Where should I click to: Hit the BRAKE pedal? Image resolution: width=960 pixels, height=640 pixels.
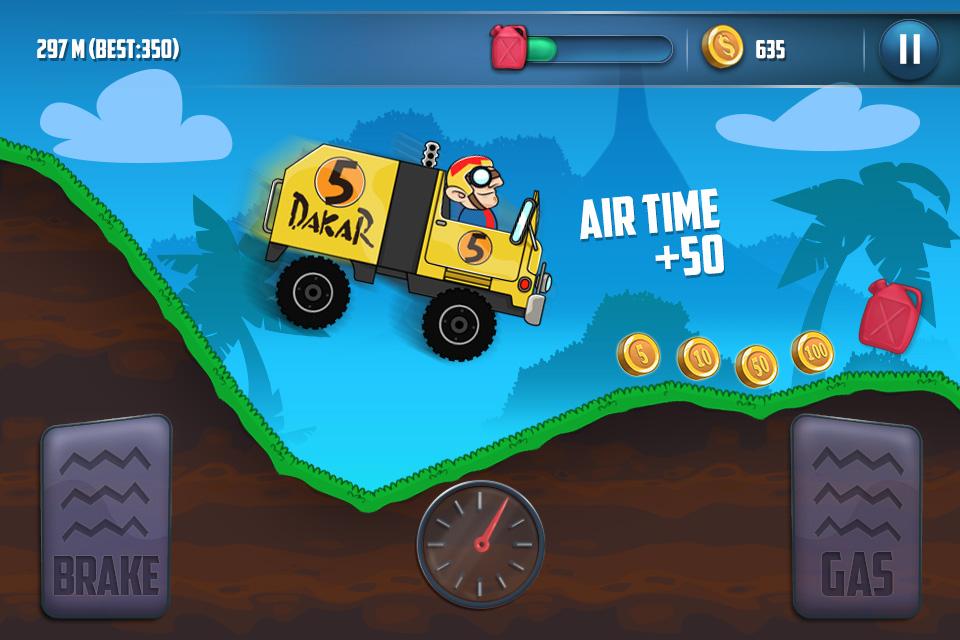pyautogui.click(x=105, y=516)
